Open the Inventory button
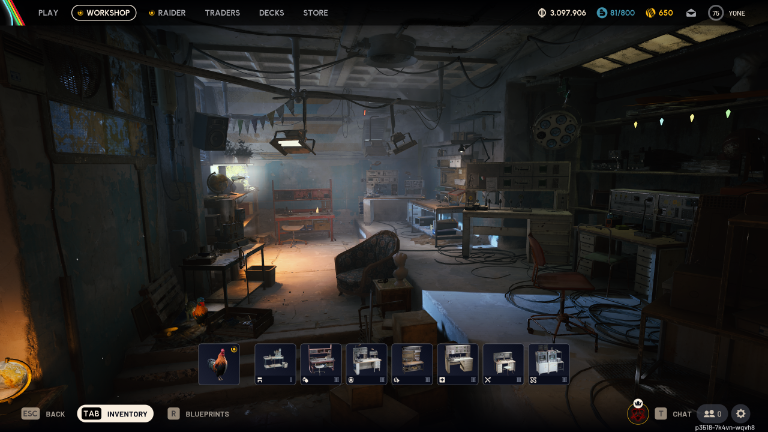 click(116, 413)
